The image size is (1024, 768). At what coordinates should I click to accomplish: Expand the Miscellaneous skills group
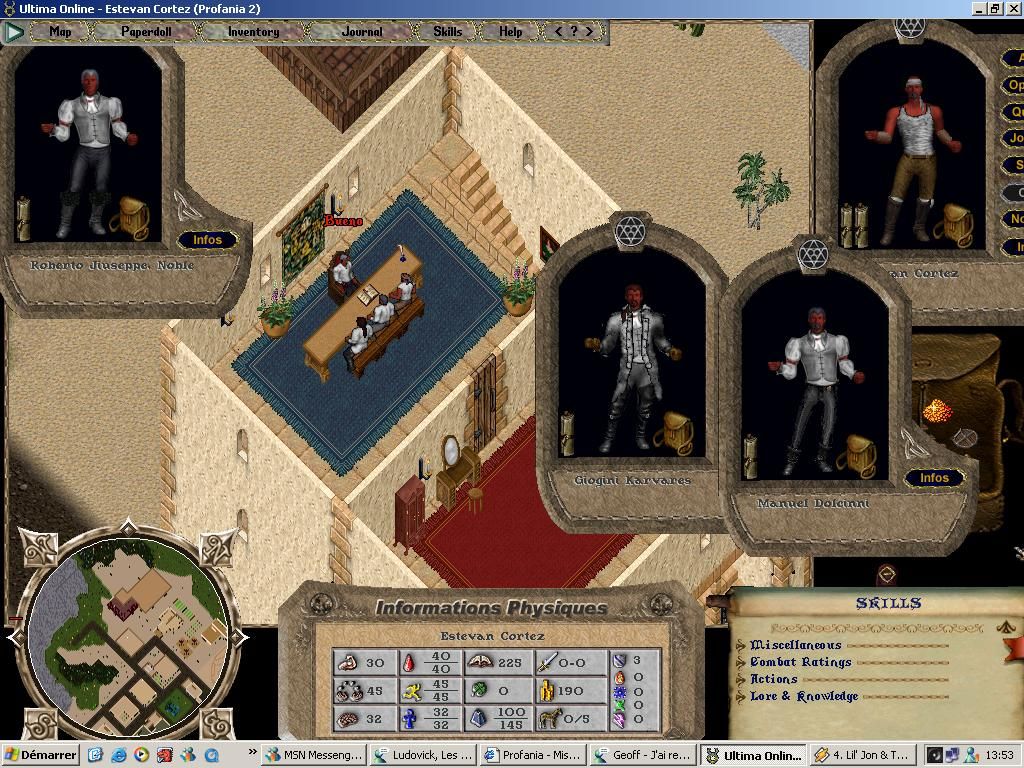coord(796,645)
